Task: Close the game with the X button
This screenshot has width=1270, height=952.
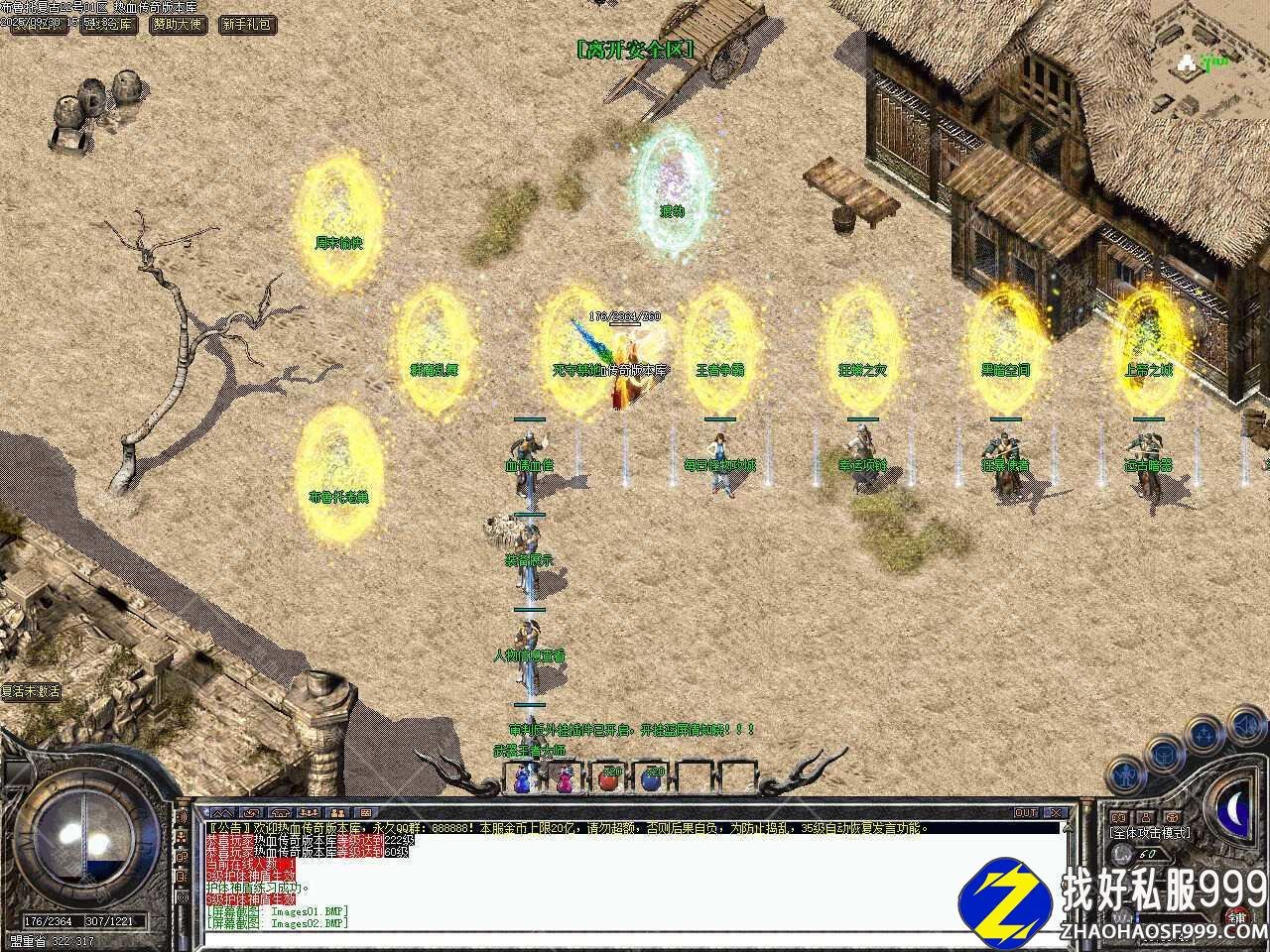Action: coord(1056,812)
